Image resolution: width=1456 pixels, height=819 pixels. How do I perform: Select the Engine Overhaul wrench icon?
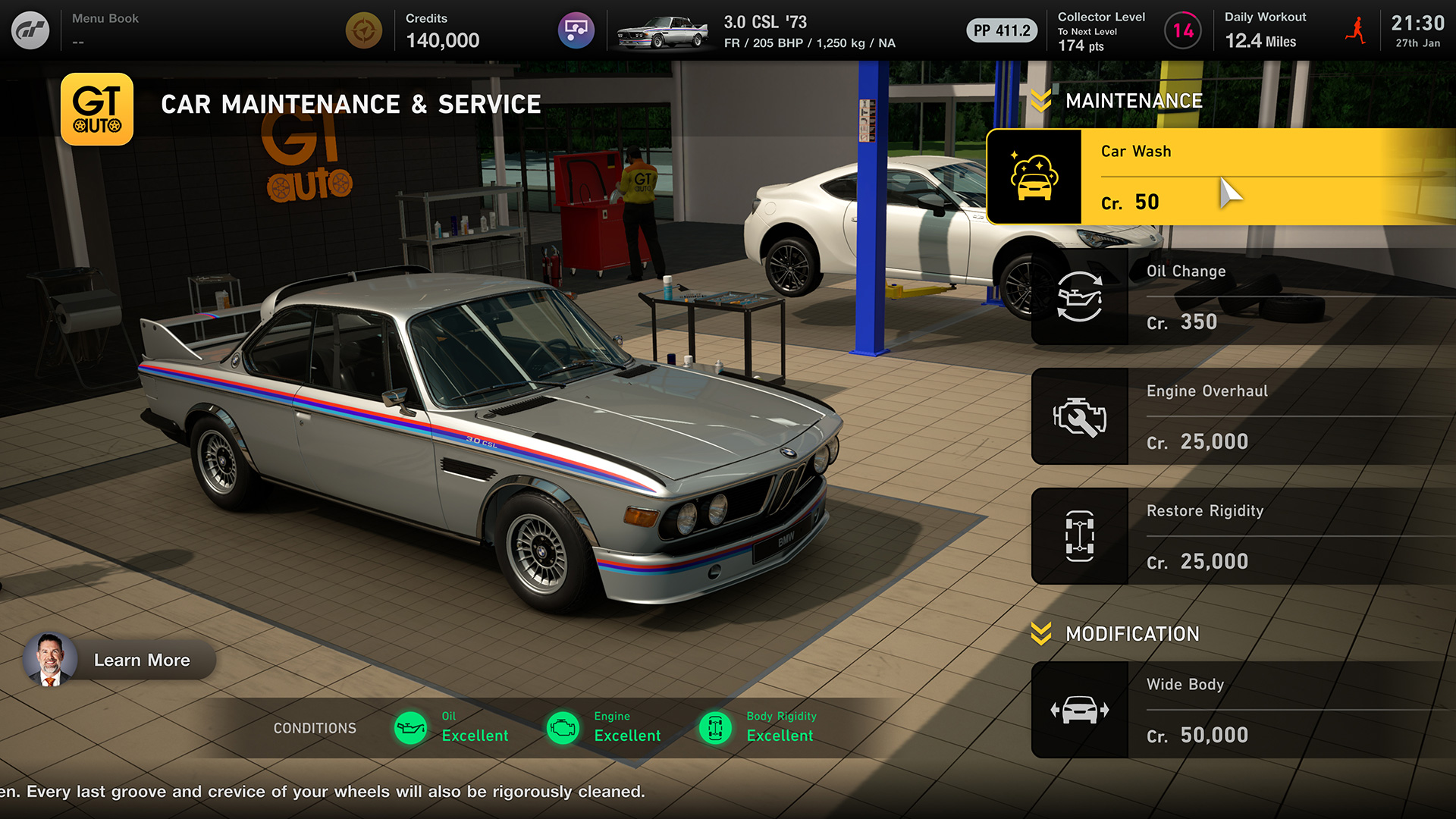[x=1080, y=416]
